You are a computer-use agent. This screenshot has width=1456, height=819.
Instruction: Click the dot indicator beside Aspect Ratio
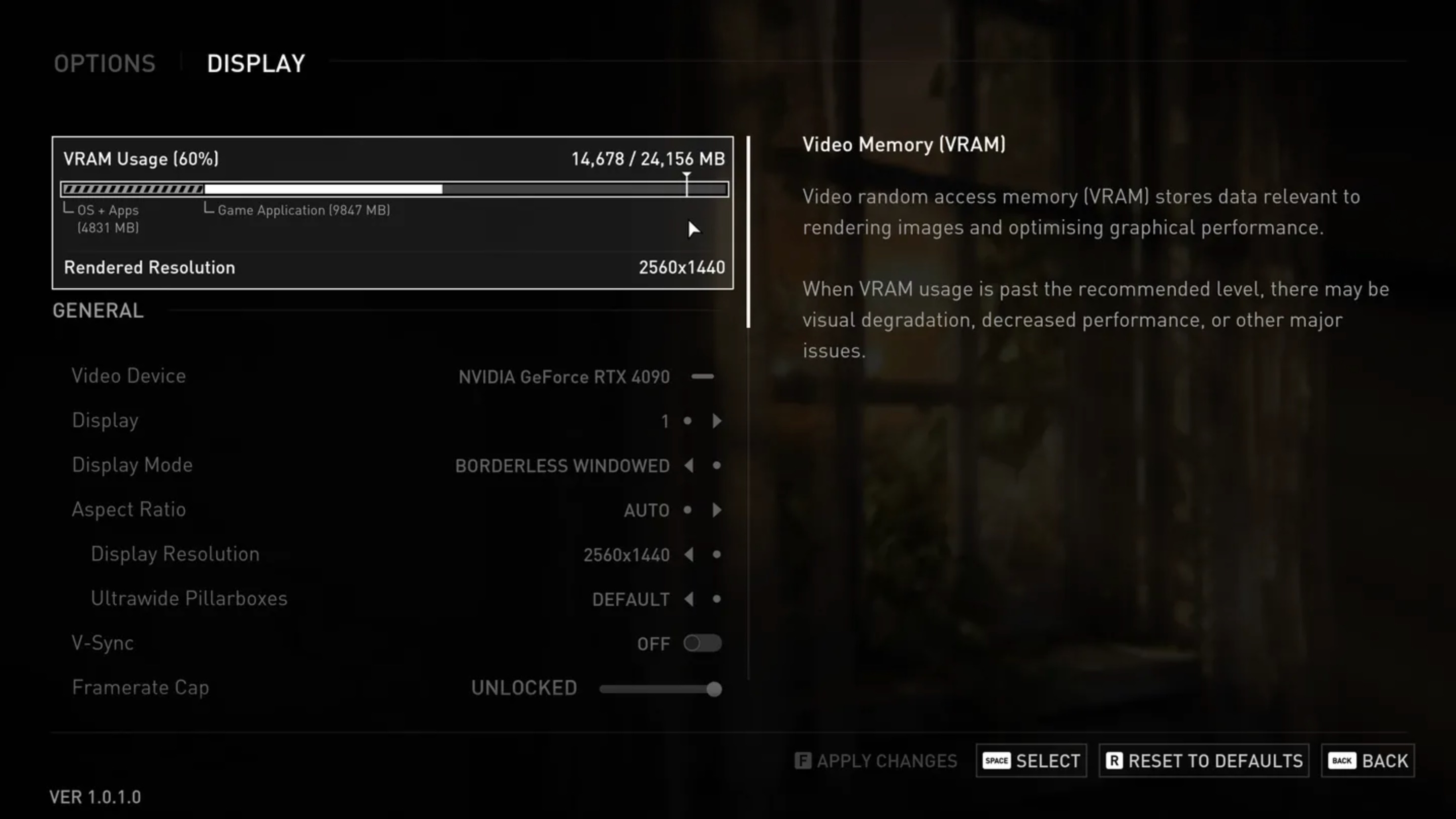tap(688, 510)
